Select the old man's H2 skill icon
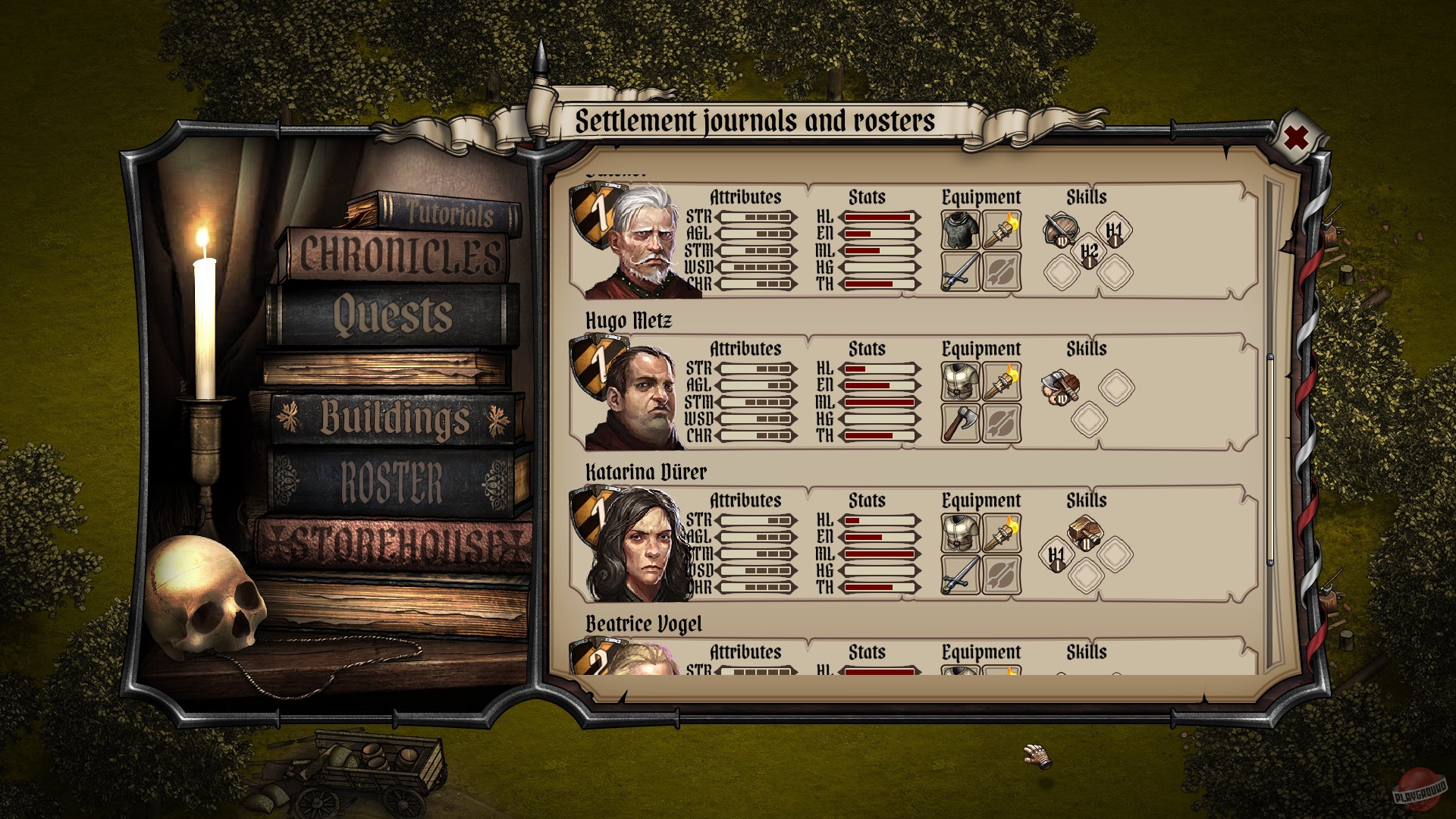Screen dimensions: 1456x819 pos(1089,253)
